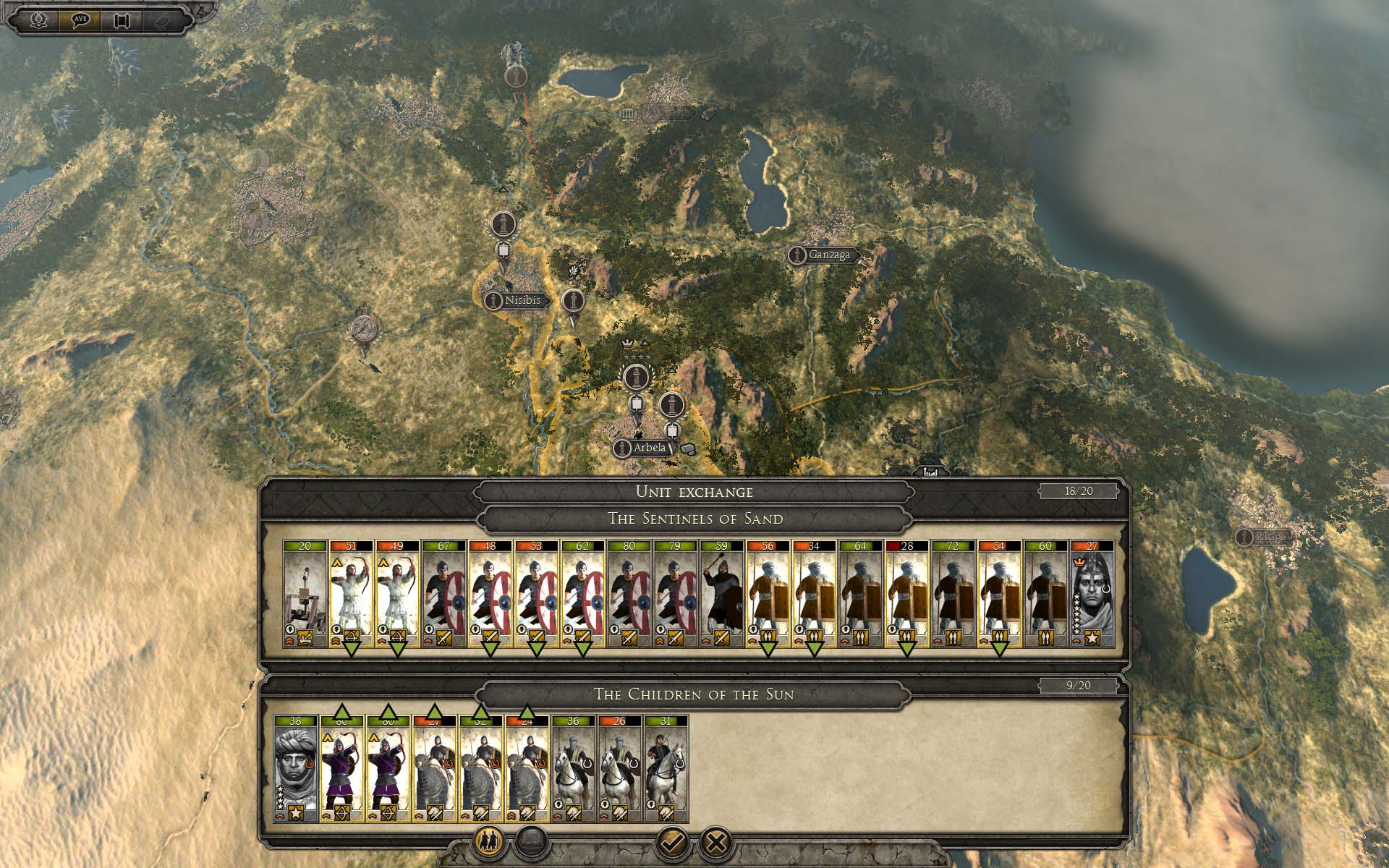Screen dimensions: 1389x868
Task: Click the two-figures button below the exchange panel
Action: point(488,841)
